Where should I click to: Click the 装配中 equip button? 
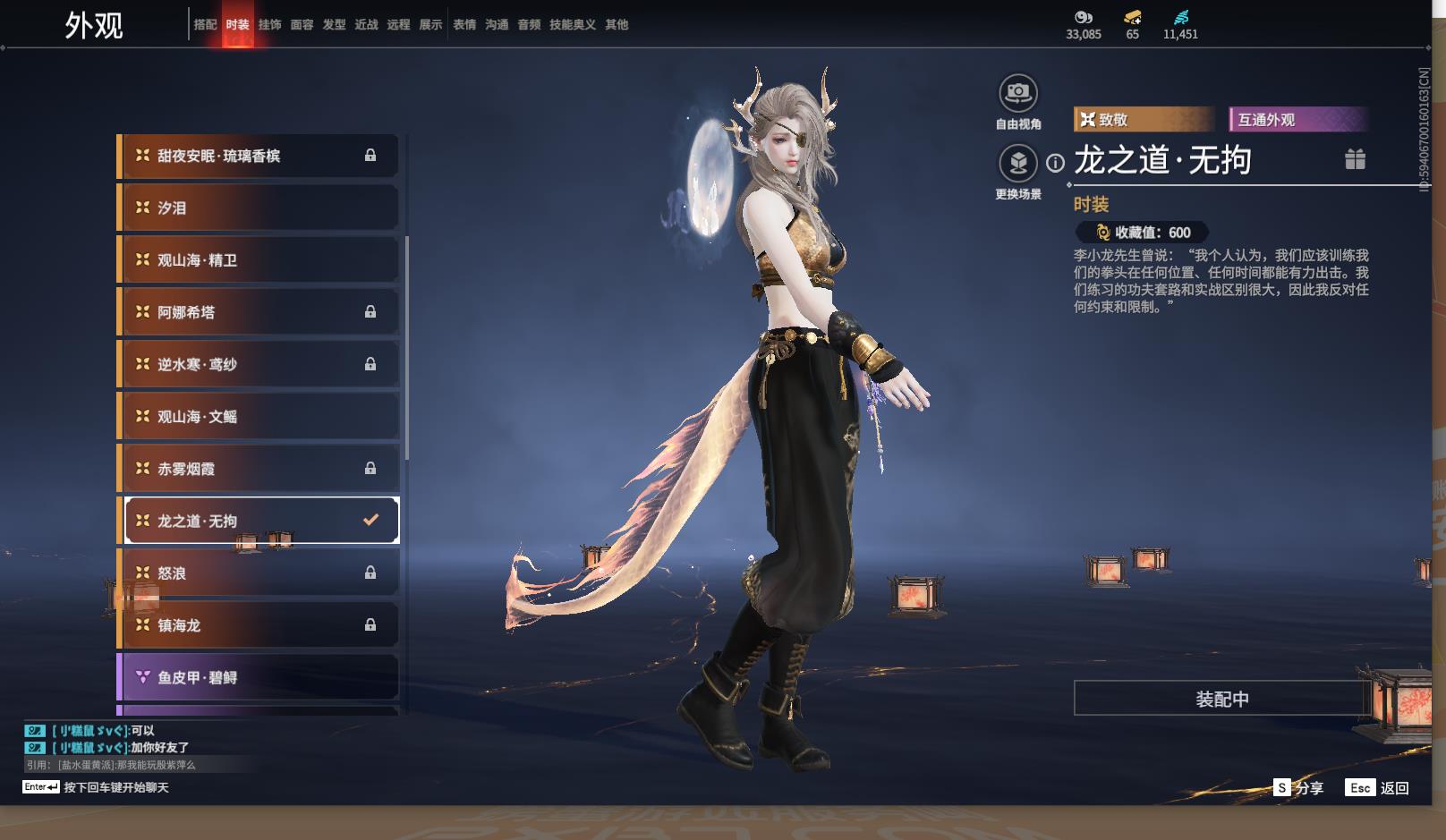1221,699
